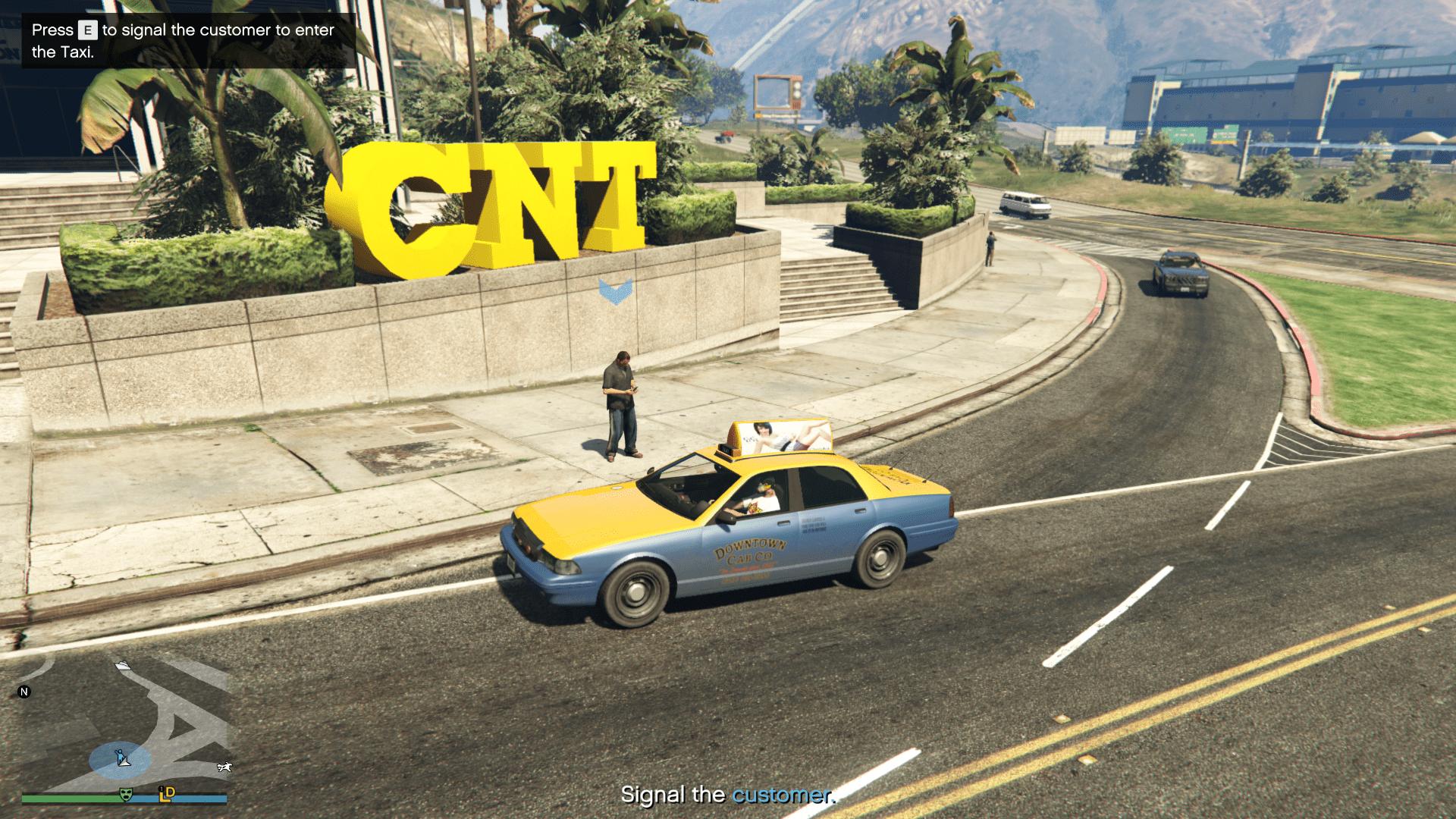Expand the blue chevron marker near the CNT sign
Screen dimensions: 1456x819
click(614, 291)
